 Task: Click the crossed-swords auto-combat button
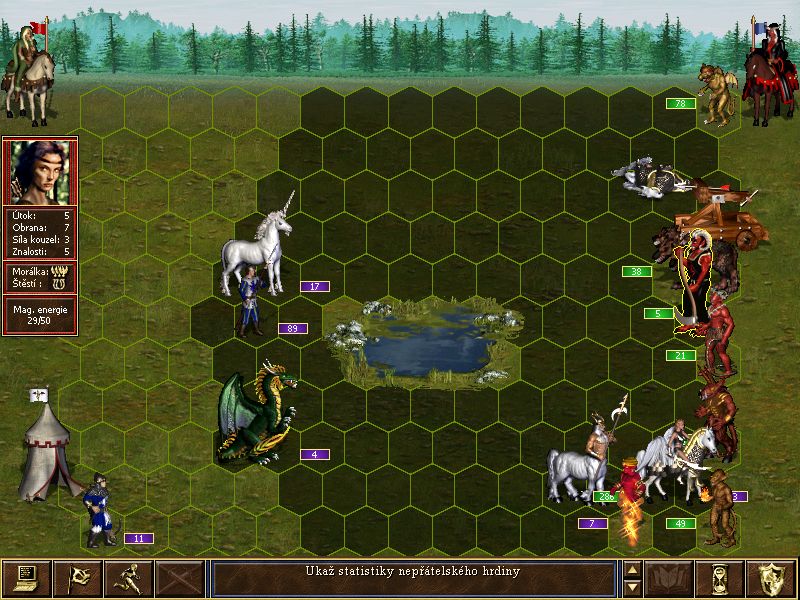point(179,578)
